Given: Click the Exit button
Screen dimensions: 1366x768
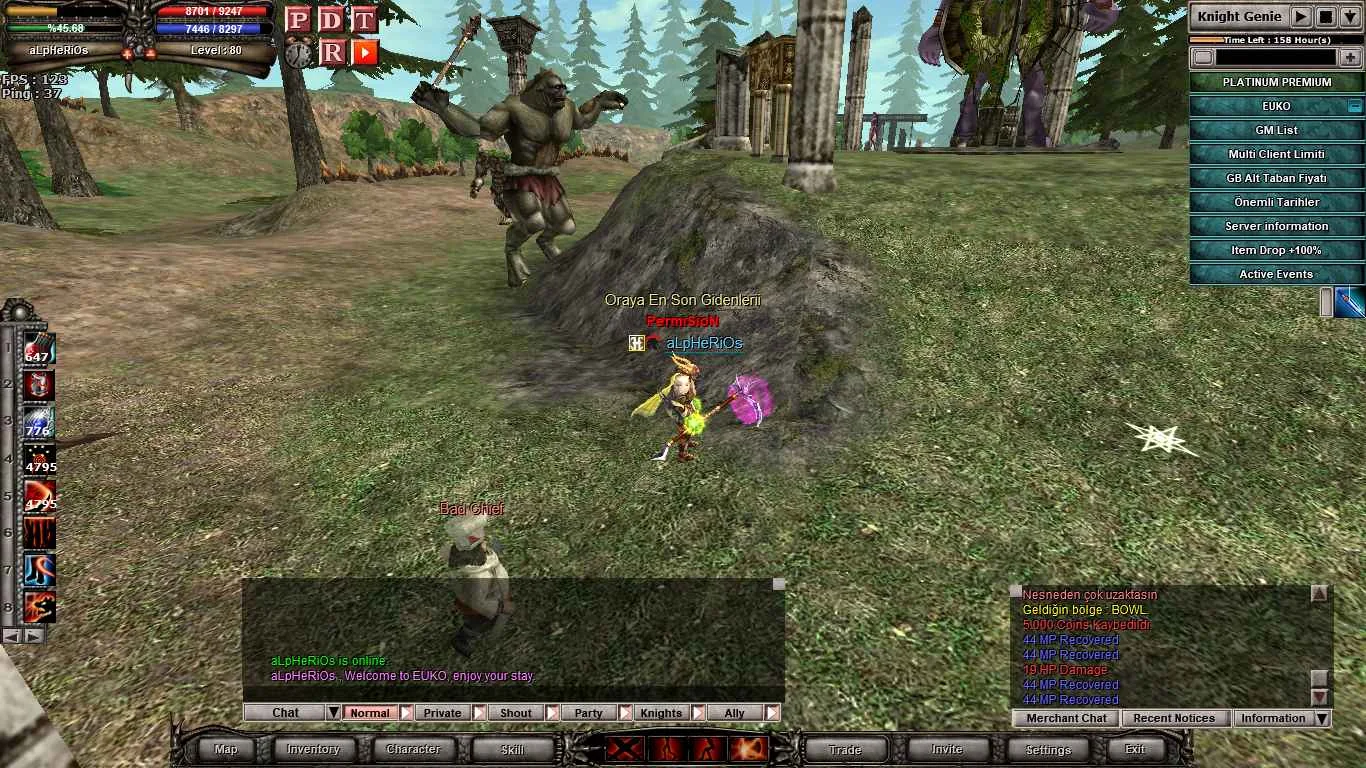Looking at the screenshot, I should pyautogui.click(x=1135, y=749).
